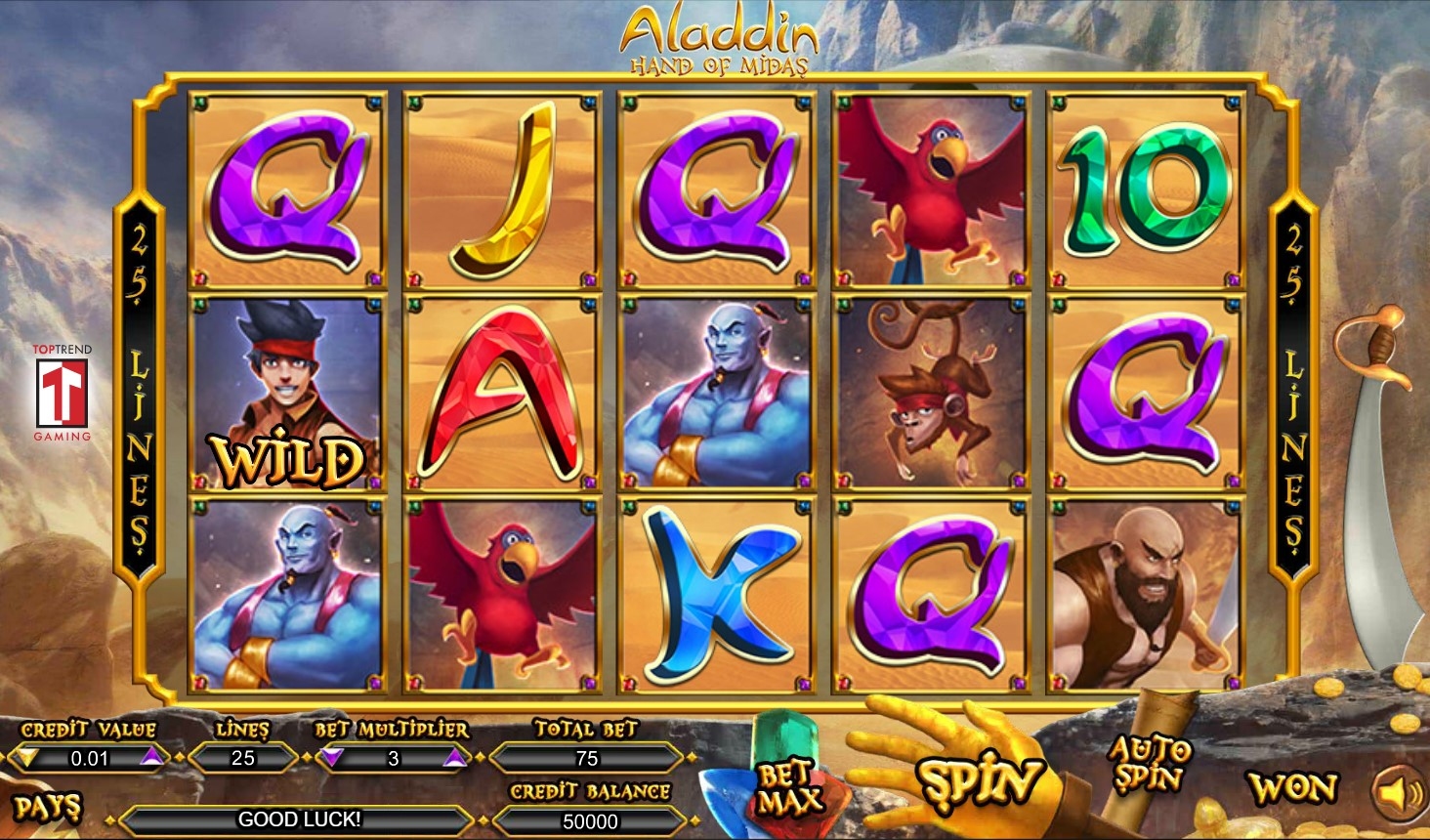Lower the bet multiplier with down arrow
1430x840 pixels.
pyautogui.click(x=333, y=757)
